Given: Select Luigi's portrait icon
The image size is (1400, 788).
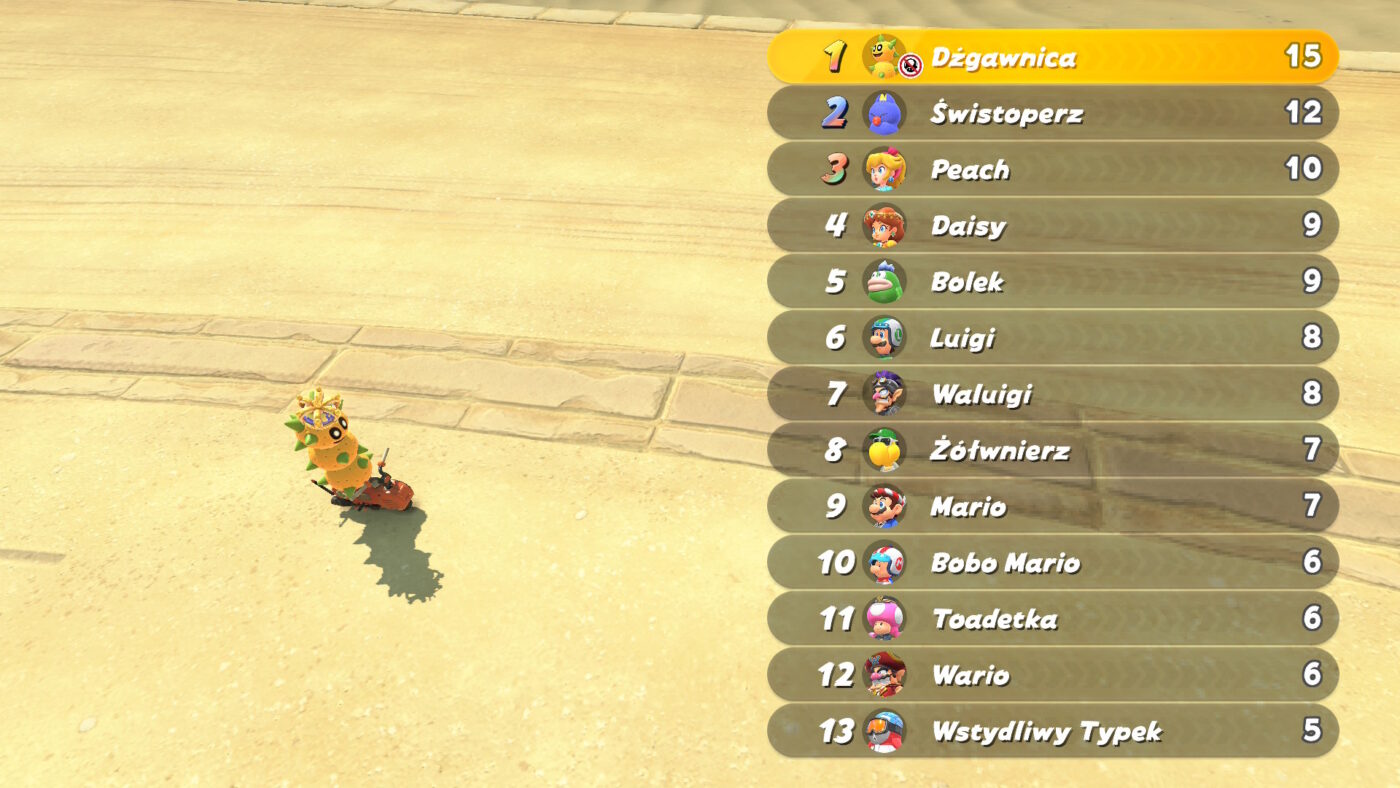Looking at the screenshot, I should tap(883, 337).
